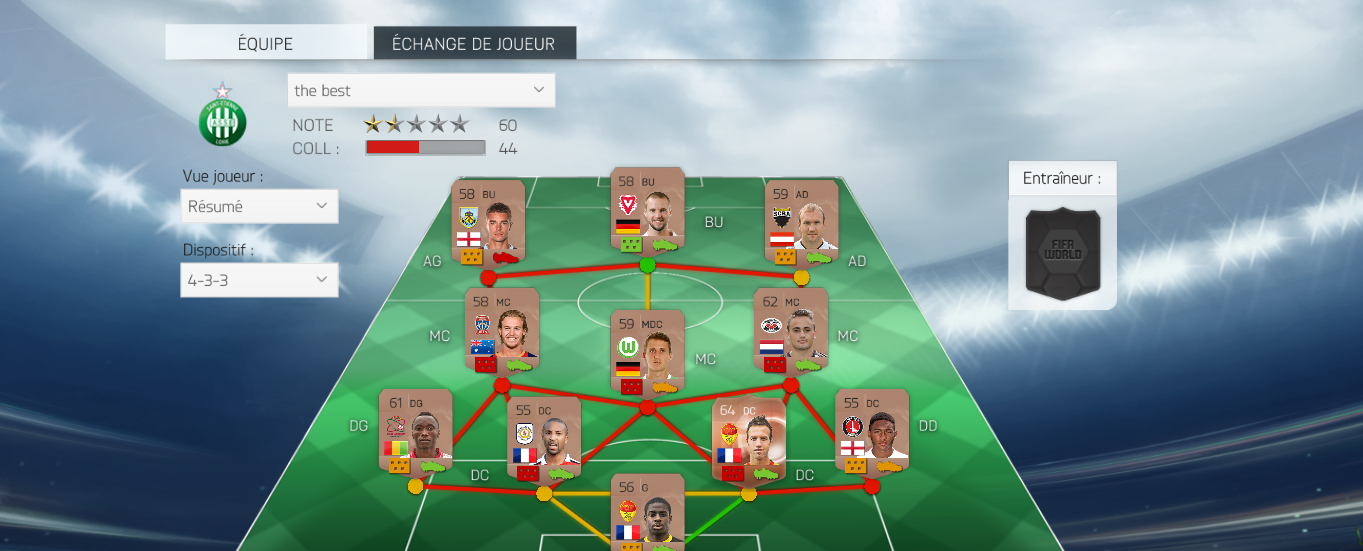Select the 62-rated Dutch midfielder card
The height and width of the screenshot is (551, 1363).
point(790,330)
